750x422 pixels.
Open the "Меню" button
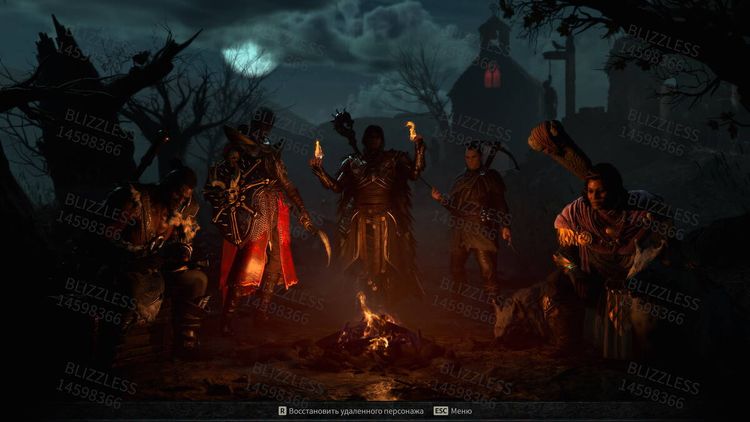tap(461, 411)
